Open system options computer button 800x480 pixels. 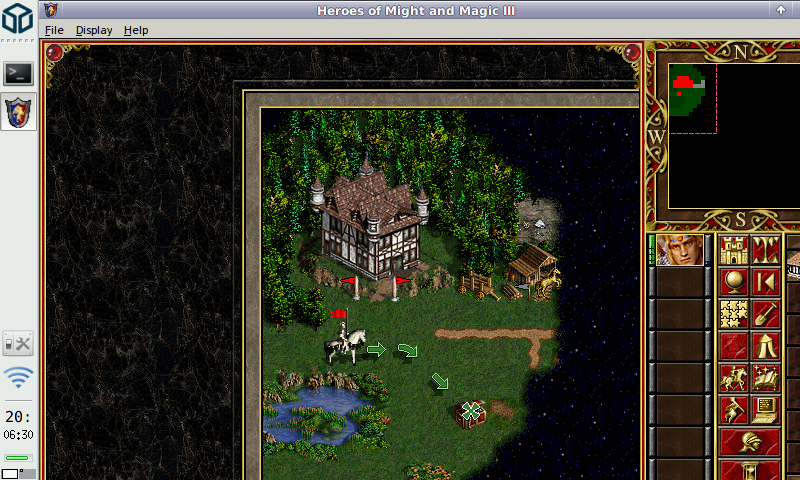click(767, 410)
